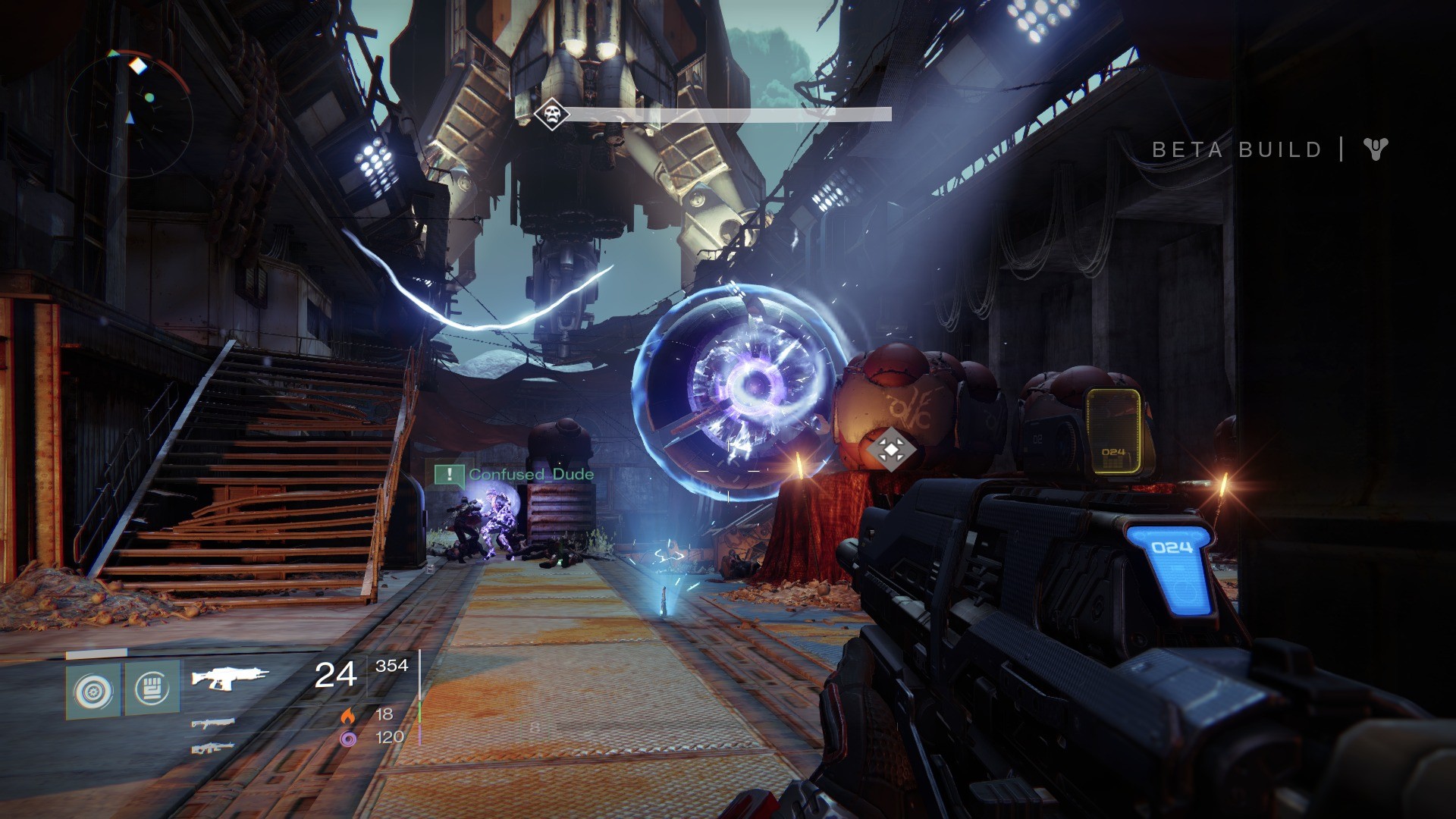Select the equipped auto rifle weapon icon
Image resolution: width=1456 pixels, height=819 pixels.
(229, 676)
